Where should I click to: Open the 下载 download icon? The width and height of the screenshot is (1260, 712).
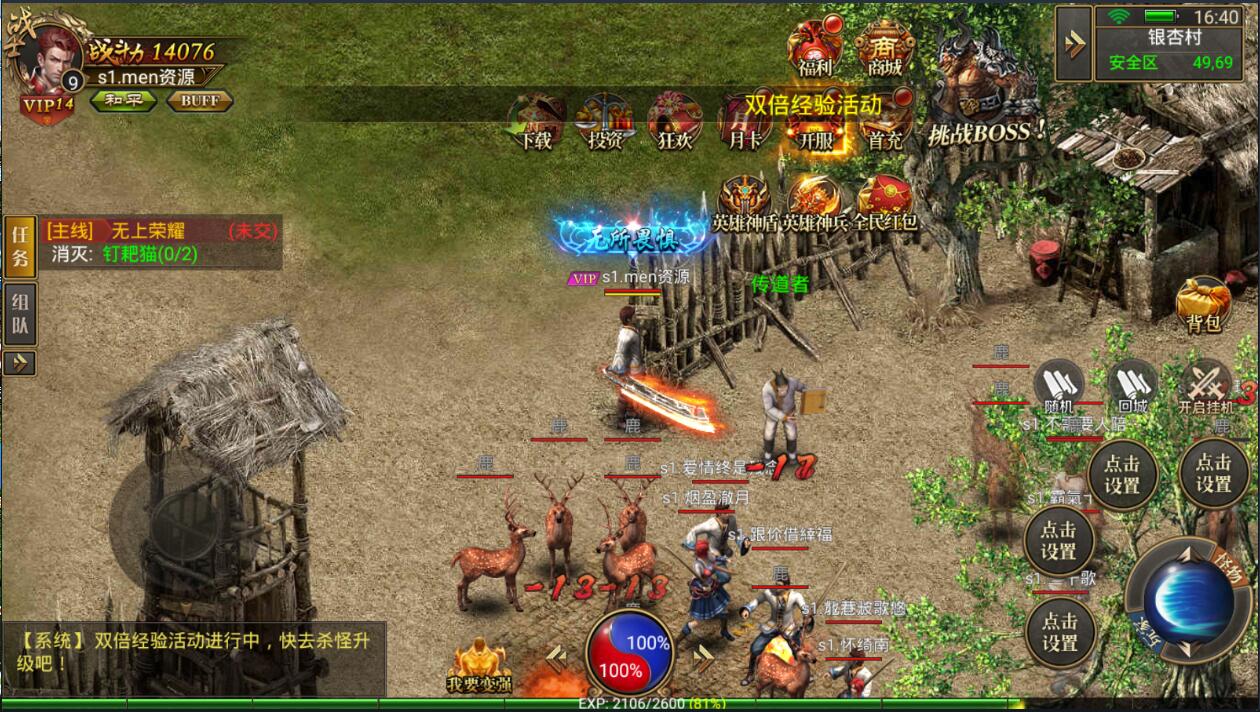tap(536, 121)
